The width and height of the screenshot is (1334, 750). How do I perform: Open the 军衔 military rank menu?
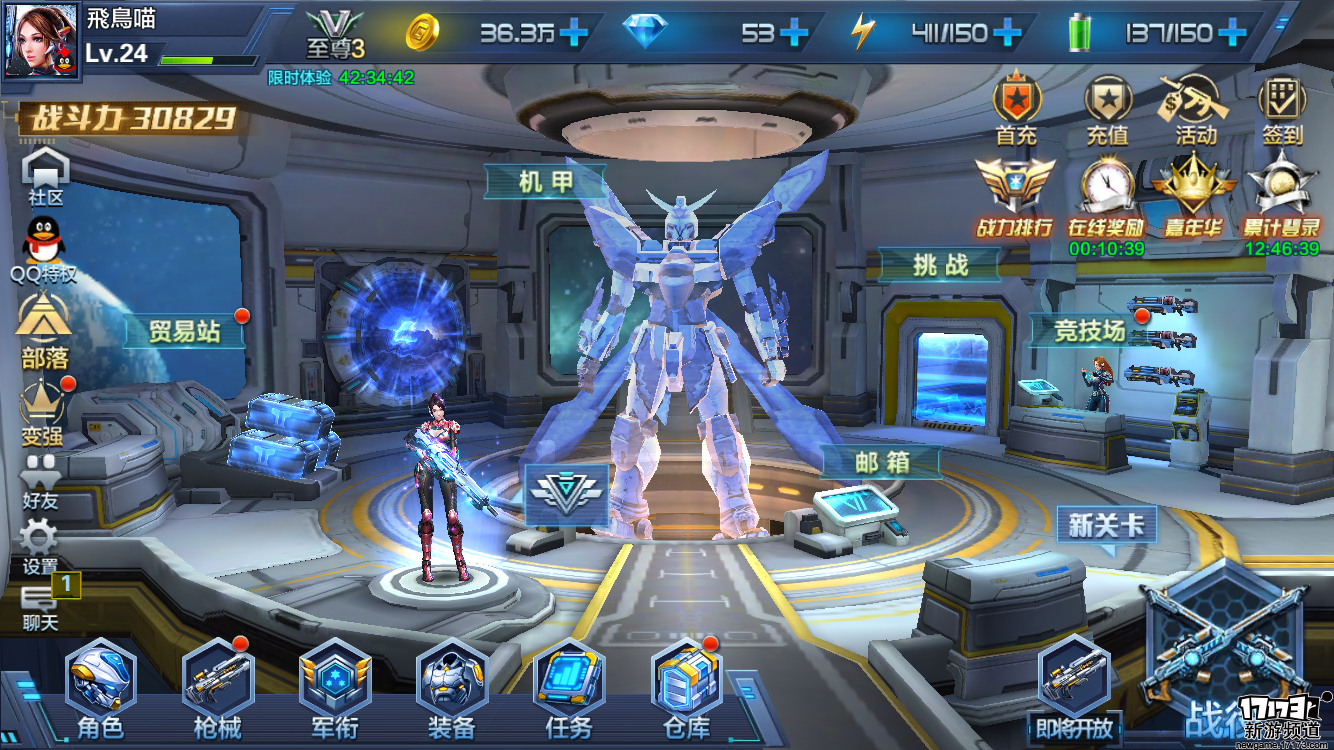[x=335, y=683]
